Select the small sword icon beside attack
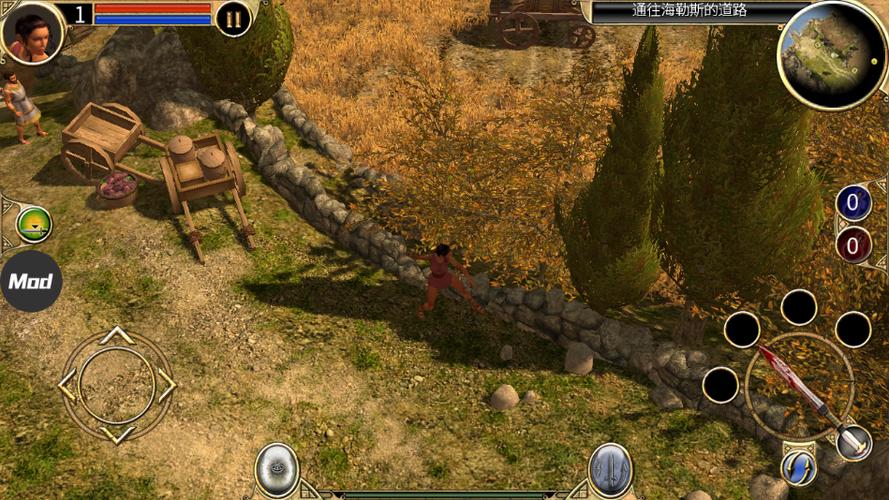This screenshot has height=500, width=889. pos(853,442)
